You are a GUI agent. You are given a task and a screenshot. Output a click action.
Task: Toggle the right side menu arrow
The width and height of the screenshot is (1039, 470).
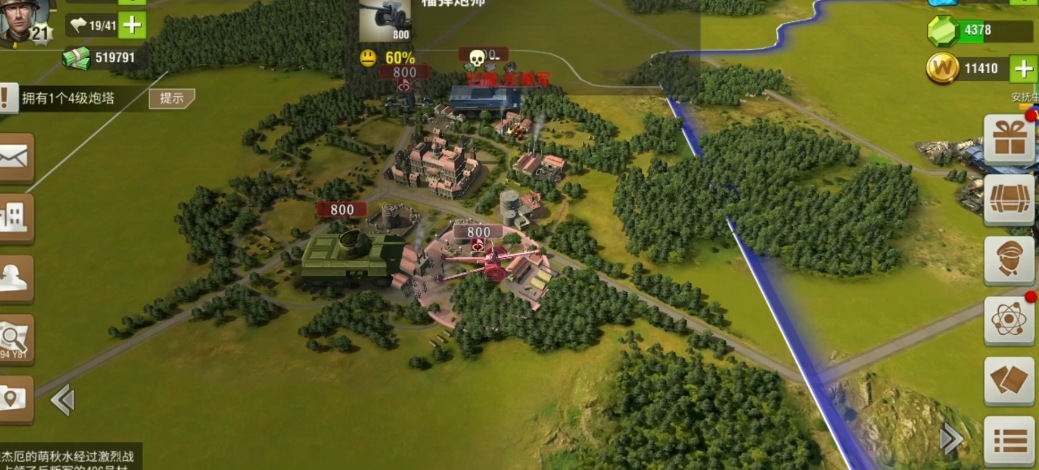[952, 438]
